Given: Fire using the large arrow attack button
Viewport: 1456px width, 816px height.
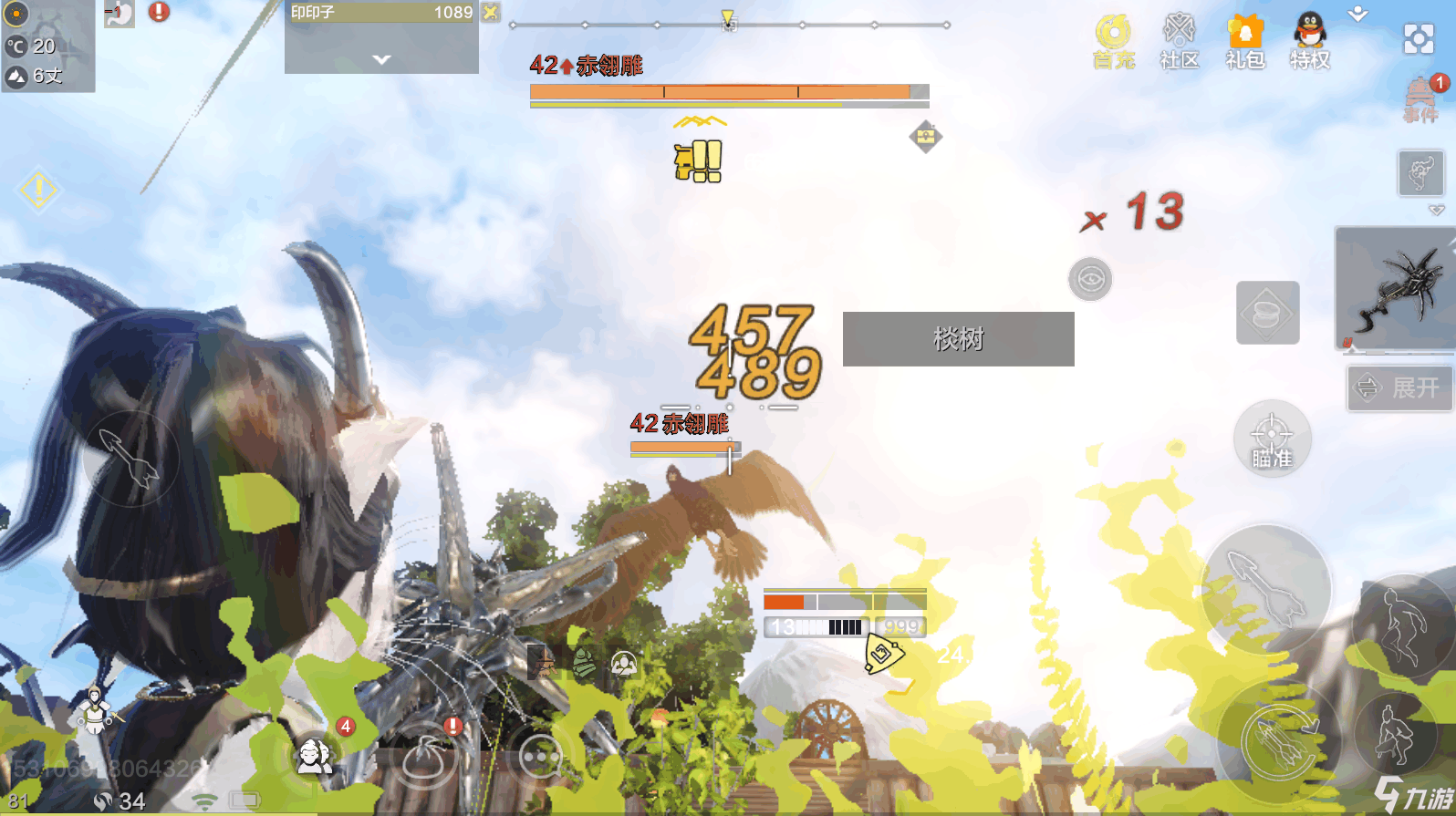Looking at the screenshot, I should tap(1265, 588).
